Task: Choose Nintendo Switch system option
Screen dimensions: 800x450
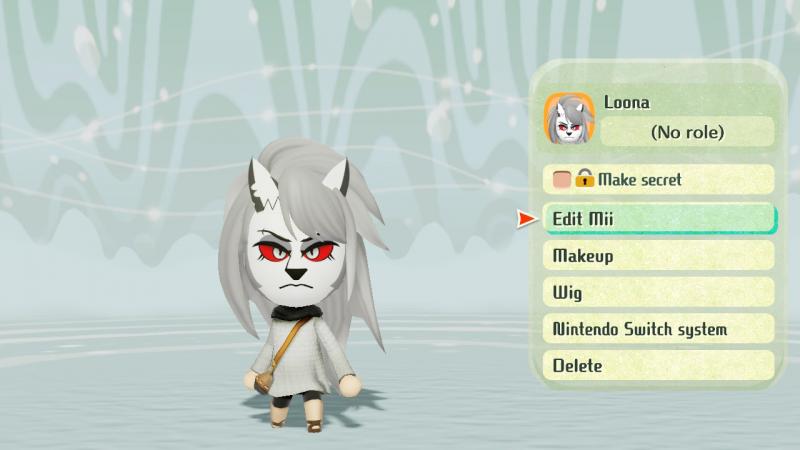Action: coord(658,329)
